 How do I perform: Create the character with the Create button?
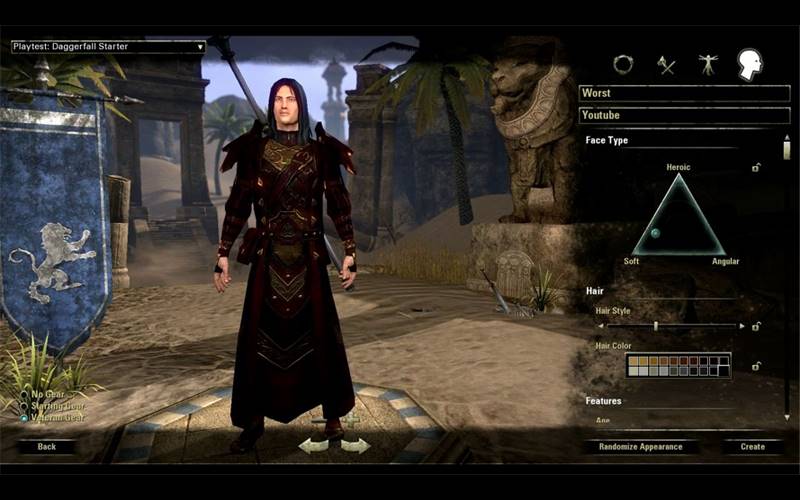tap(752, 446)
